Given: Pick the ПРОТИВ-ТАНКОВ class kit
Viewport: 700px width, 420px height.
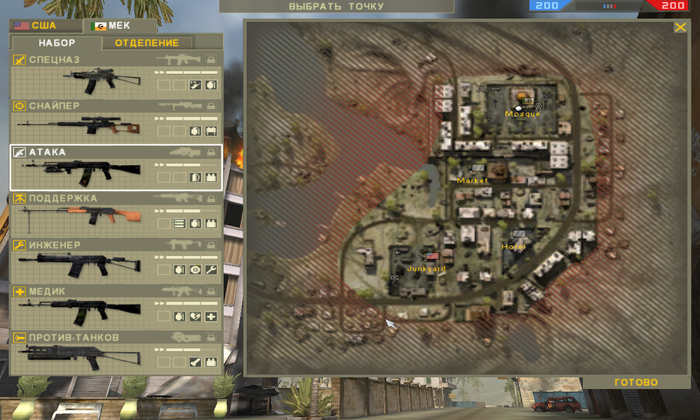Looking at the screenshot, I should click(x=116, y=352).
